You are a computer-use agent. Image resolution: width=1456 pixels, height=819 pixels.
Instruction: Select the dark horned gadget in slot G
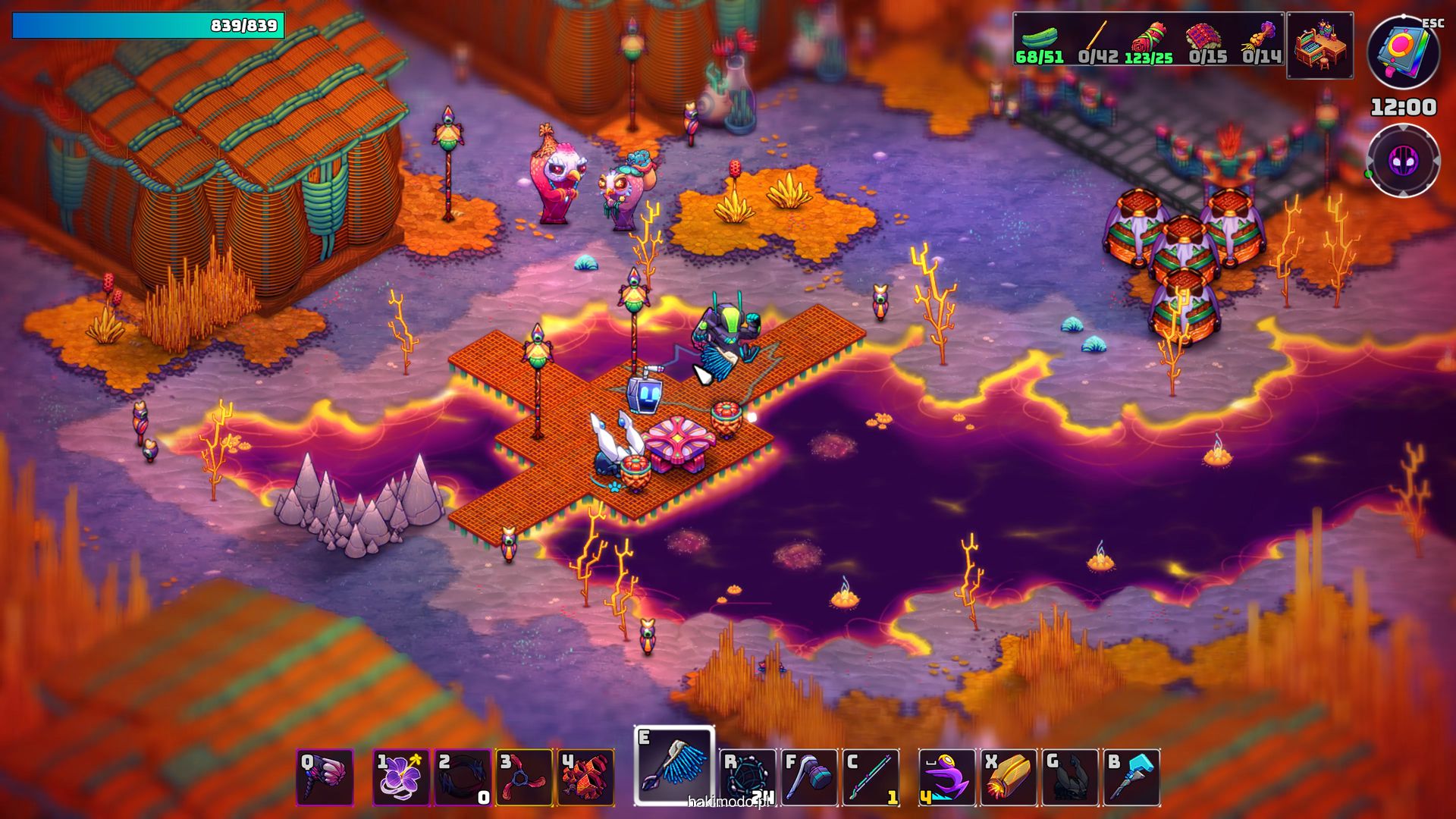(x=1070, y=777)
